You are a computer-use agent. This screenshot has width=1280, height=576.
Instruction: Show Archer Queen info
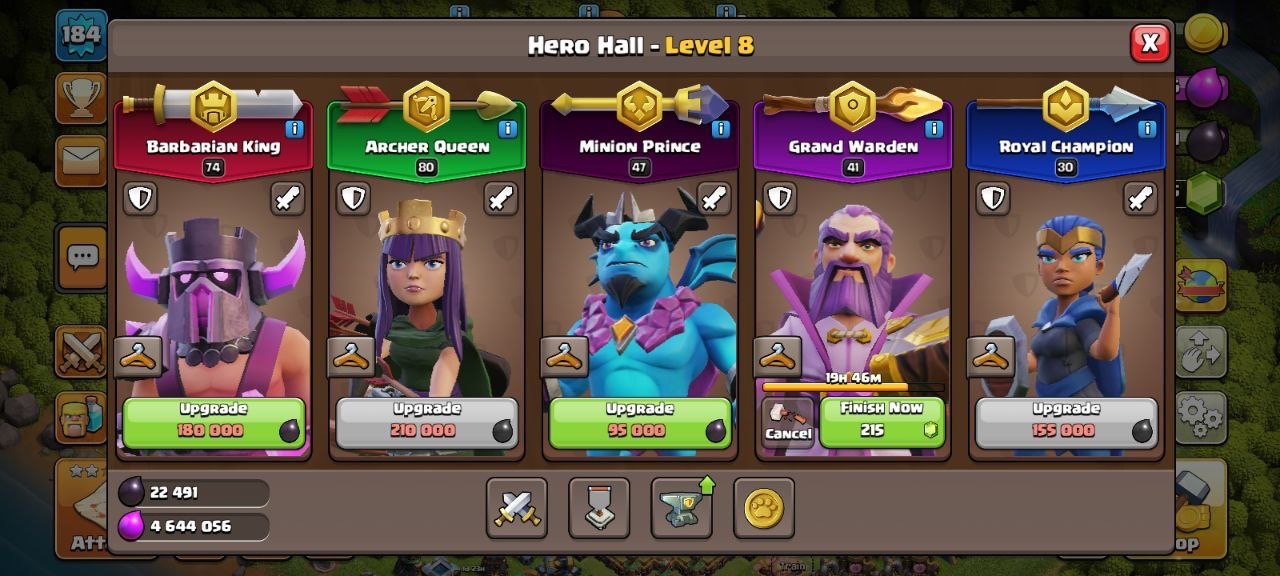(507, 129)
